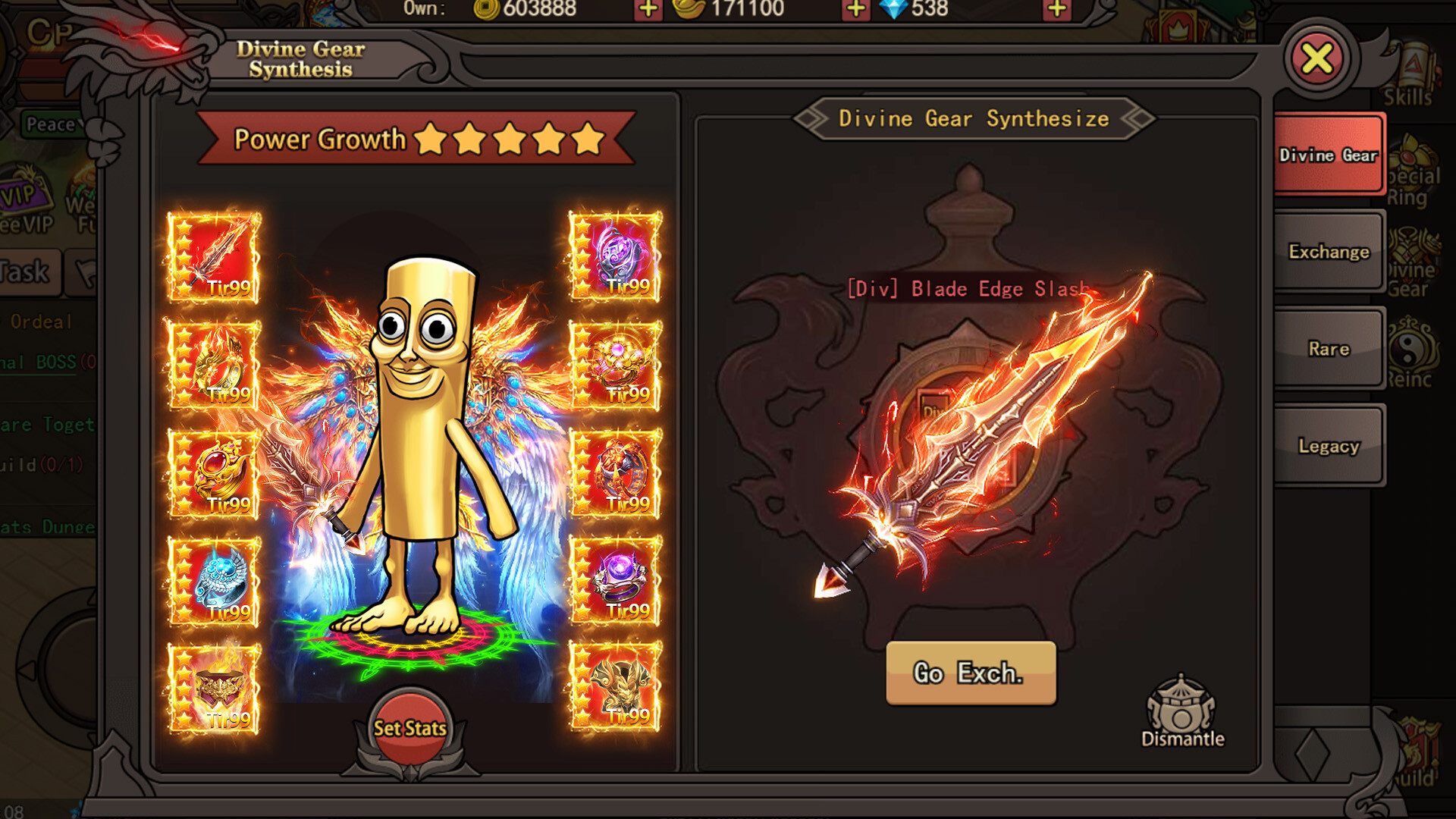Image resolution: width=1456 pixels, height=819 pixels.
Task: Switch to the Exchange tab
Action: [1328, 252]
